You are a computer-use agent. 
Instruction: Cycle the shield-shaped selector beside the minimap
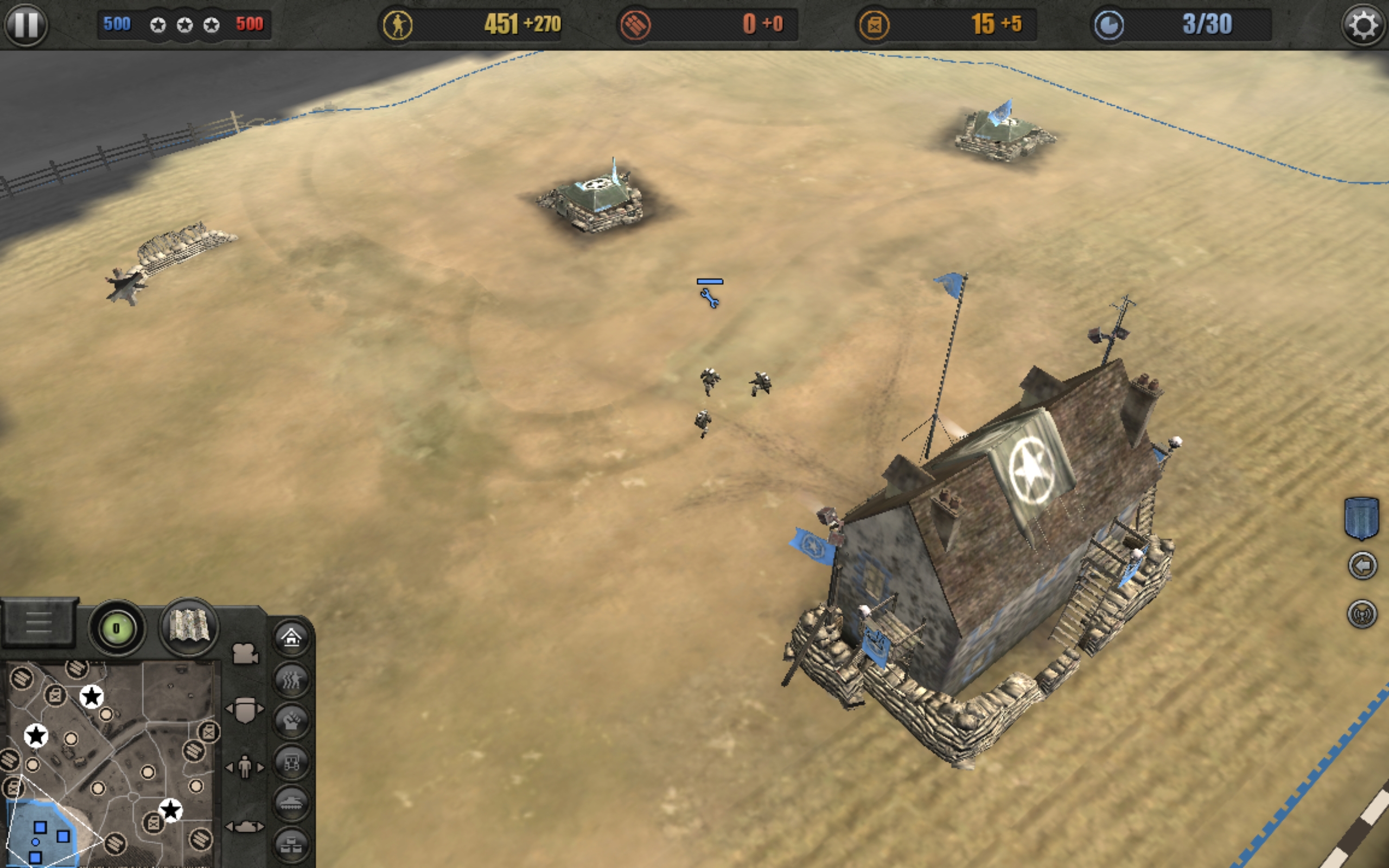tap(245, 710)
